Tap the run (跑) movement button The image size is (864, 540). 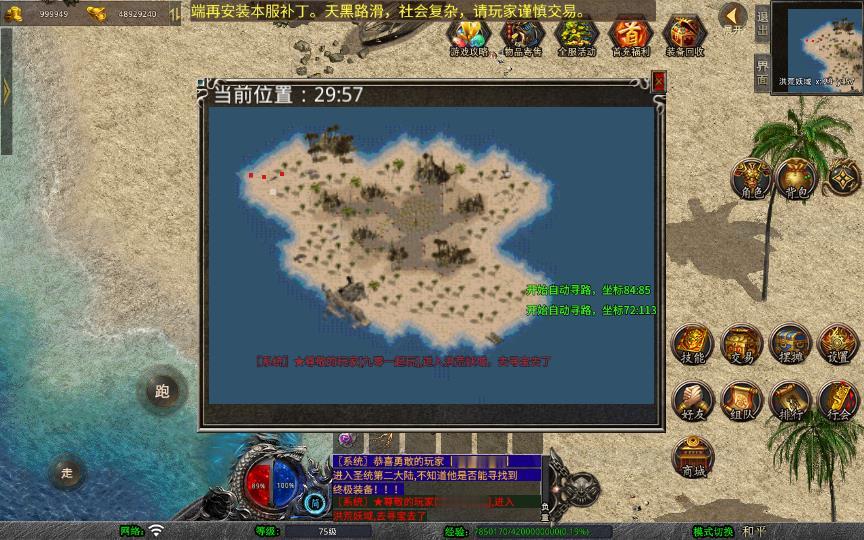[162, 392]
